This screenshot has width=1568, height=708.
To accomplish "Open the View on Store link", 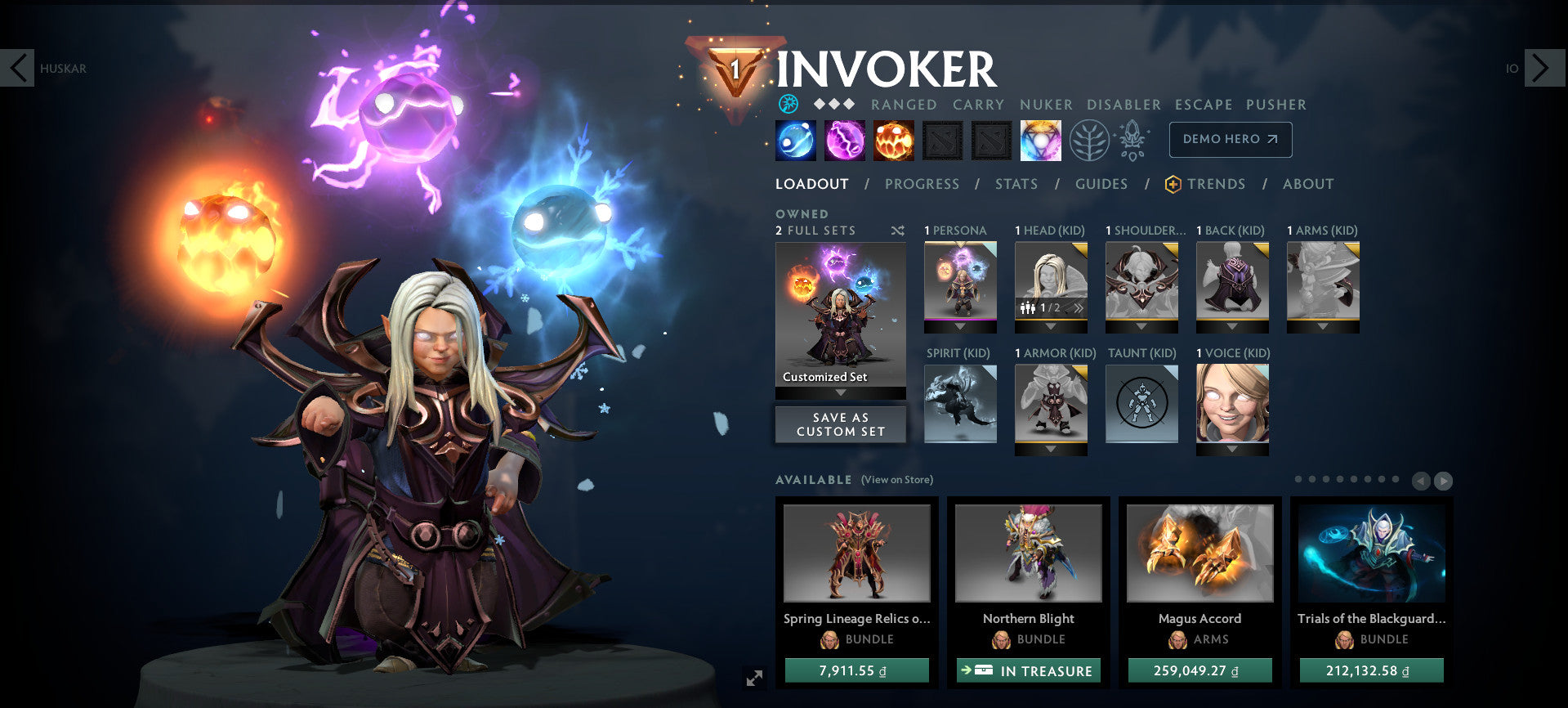I will (896, 480).
